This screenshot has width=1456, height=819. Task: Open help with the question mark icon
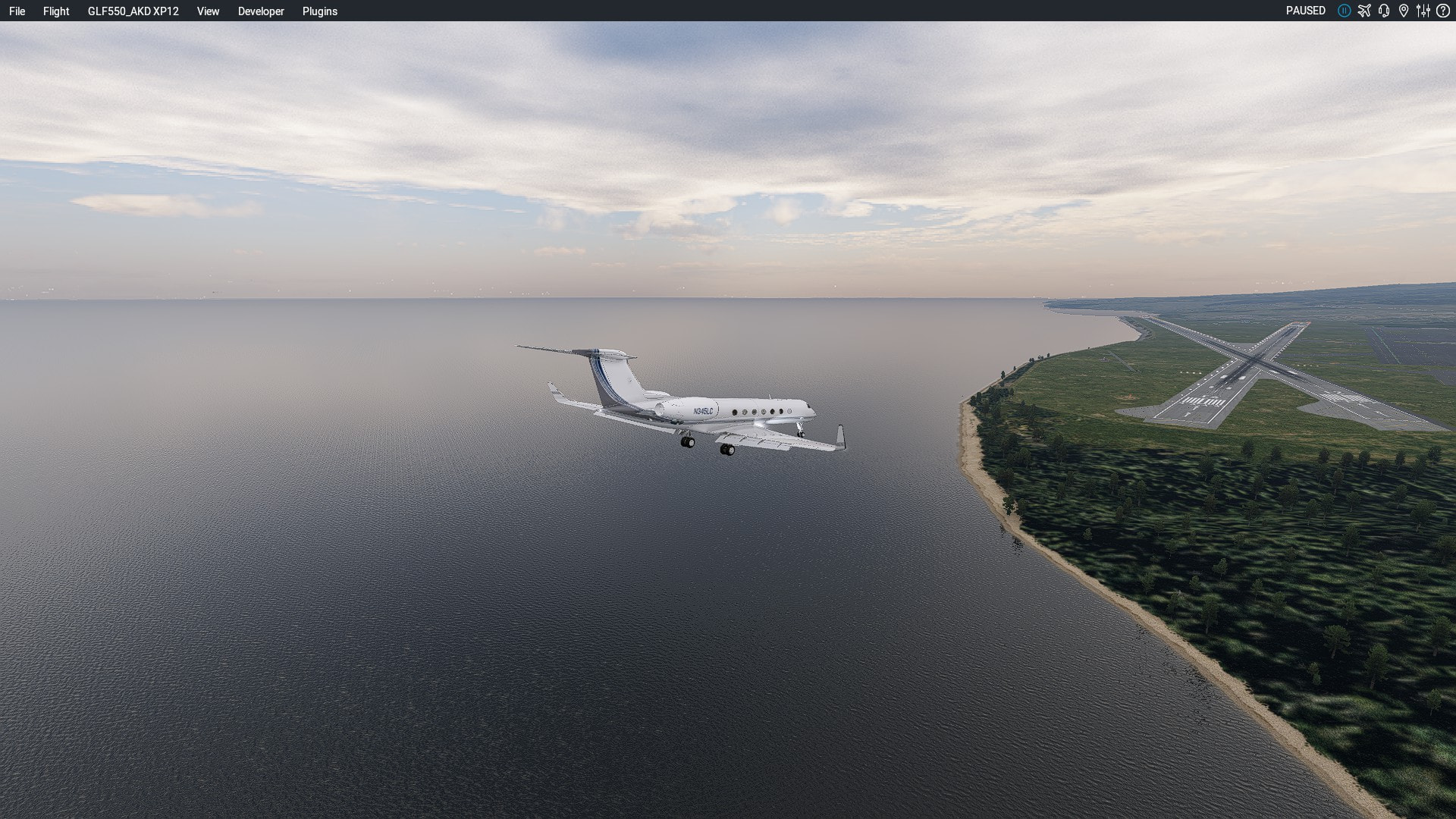click(x=1443, y=11)
